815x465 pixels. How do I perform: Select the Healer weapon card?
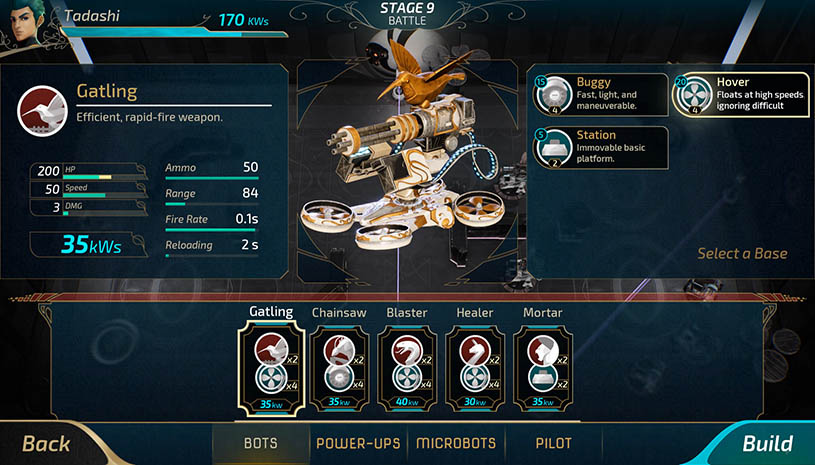coord(474,369)
